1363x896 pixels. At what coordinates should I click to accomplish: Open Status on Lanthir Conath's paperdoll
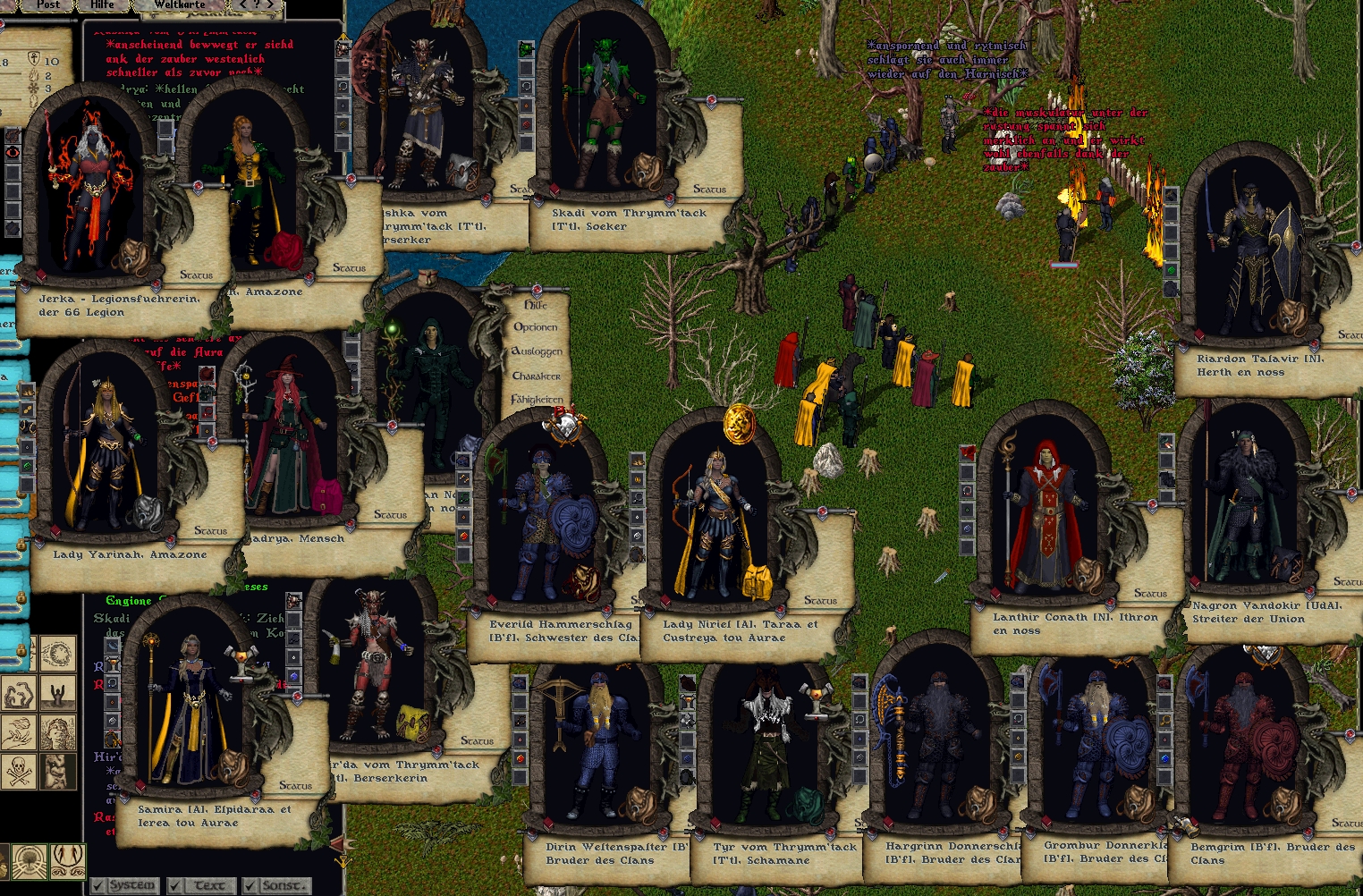coord(1150,594)
